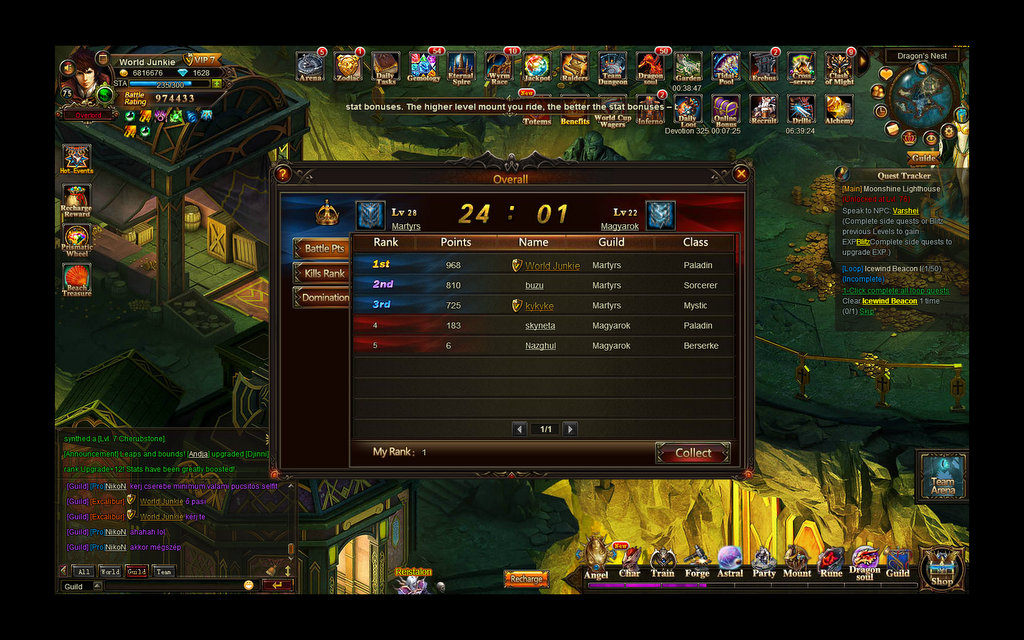Open the Gemology menu
Screen dimensions: 1024x640
click(424, 67)
